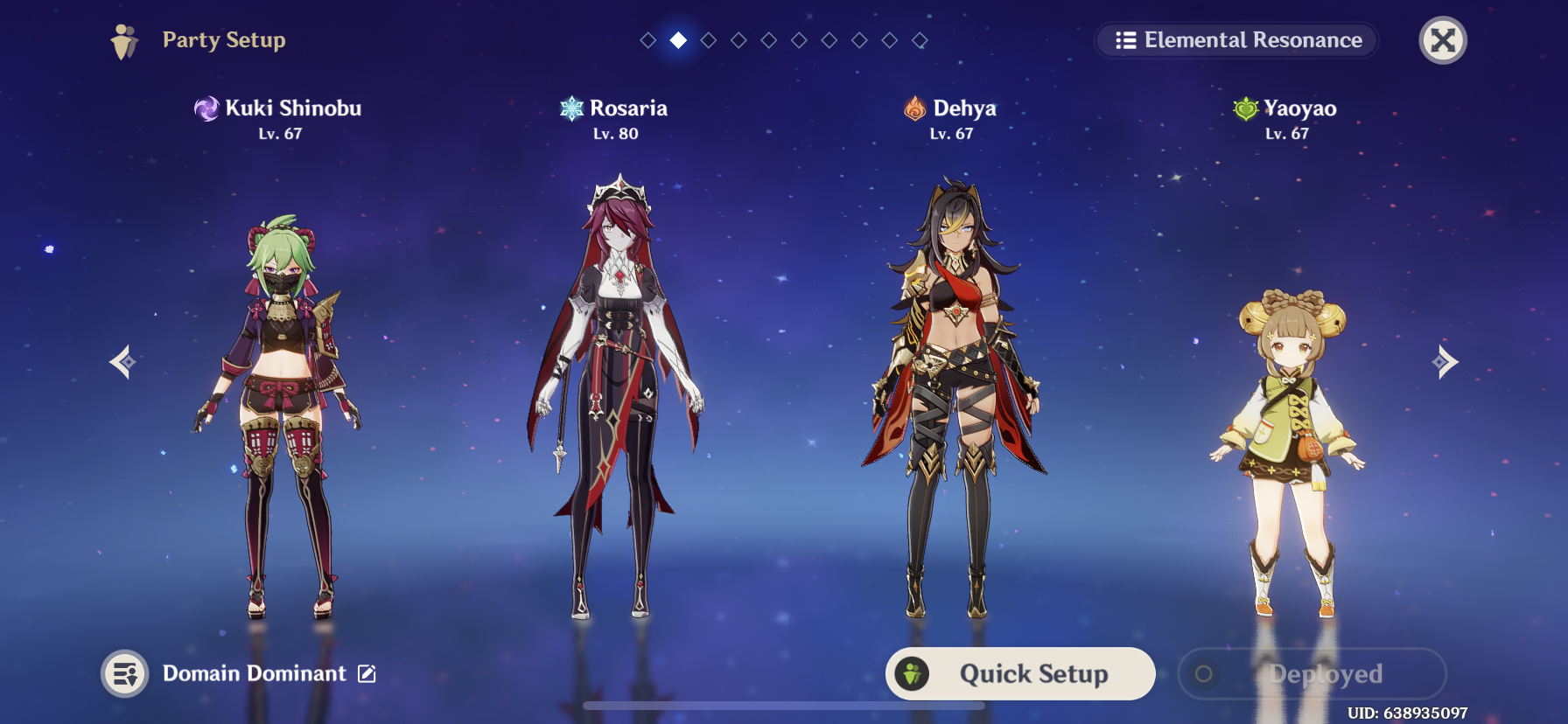1568x724 pixels.
Task: Toggle the Deployed circle indicator
Action: pos(1202,673)
